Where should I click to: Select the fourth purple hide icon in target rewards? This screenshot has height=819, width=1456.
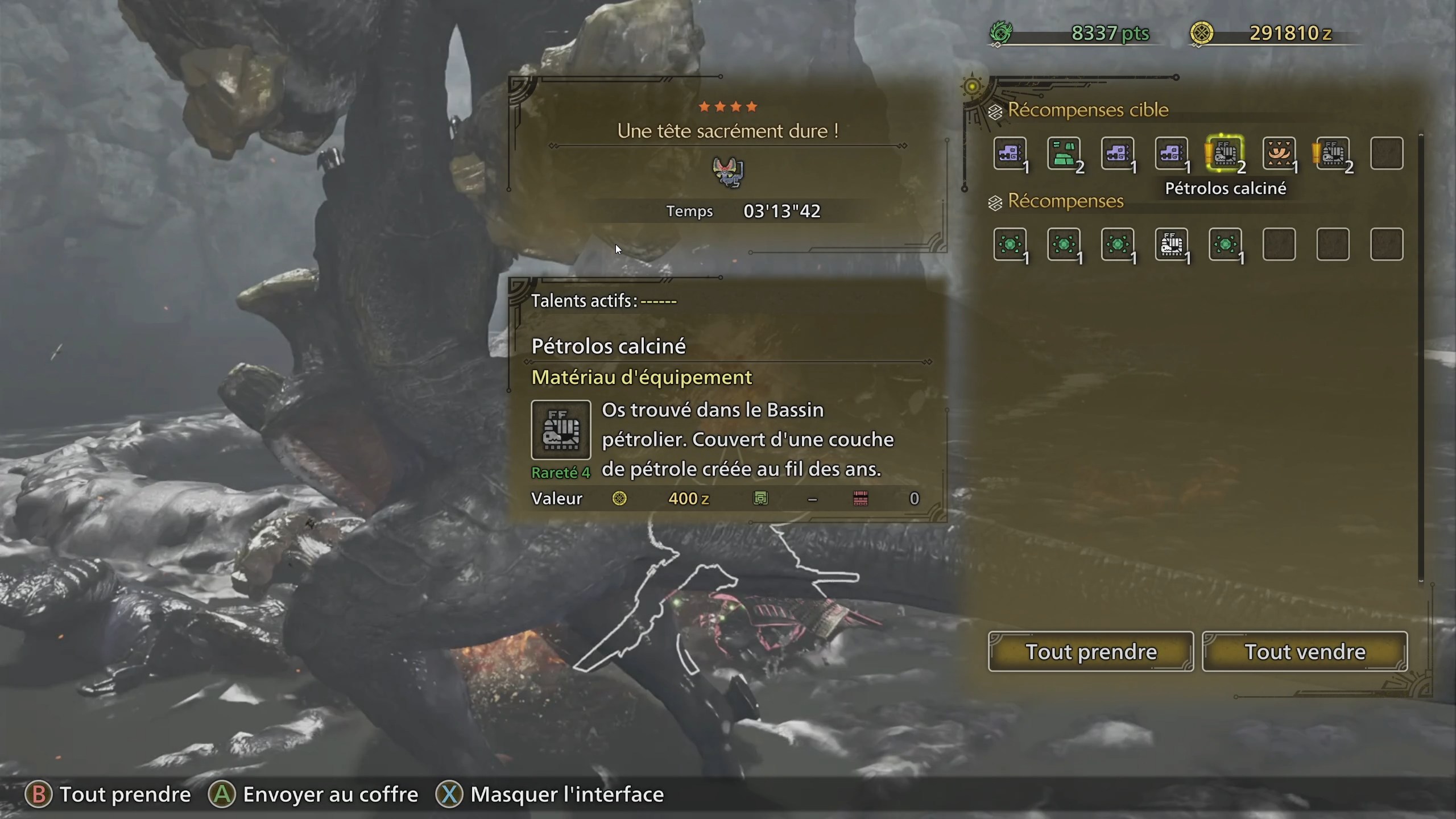pos(1173,154)
